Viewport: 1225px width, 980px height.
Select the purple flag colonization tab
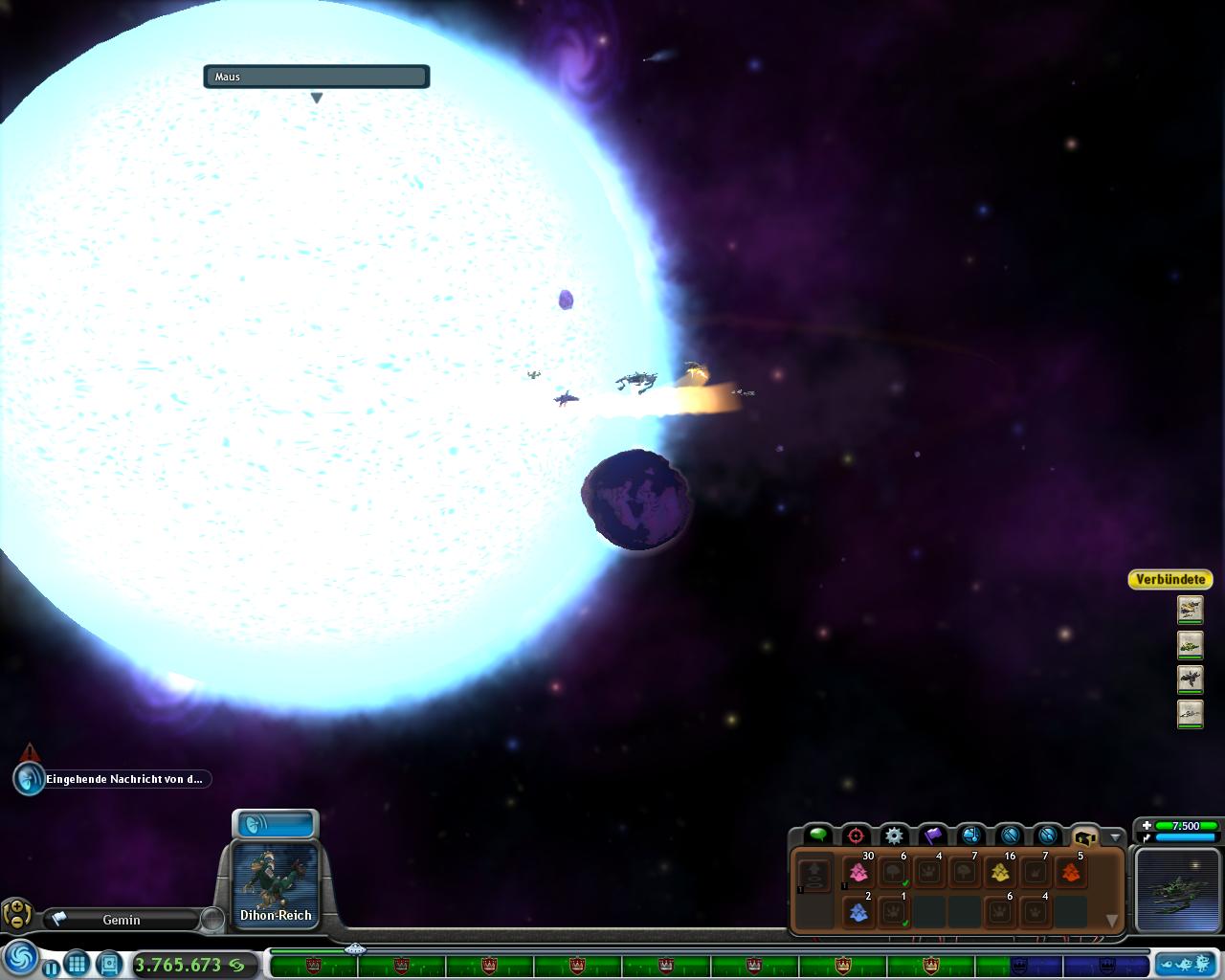933,835
